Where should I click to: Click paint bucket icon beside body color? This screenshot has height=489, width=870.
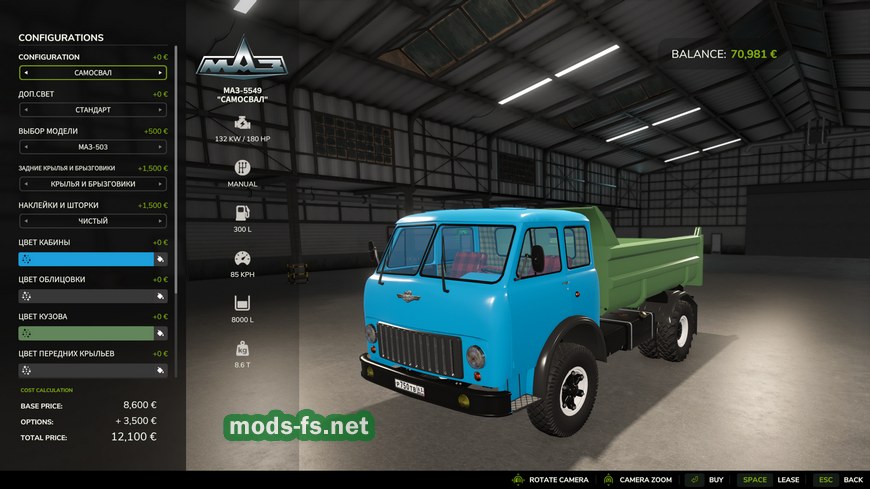point(160,333)
